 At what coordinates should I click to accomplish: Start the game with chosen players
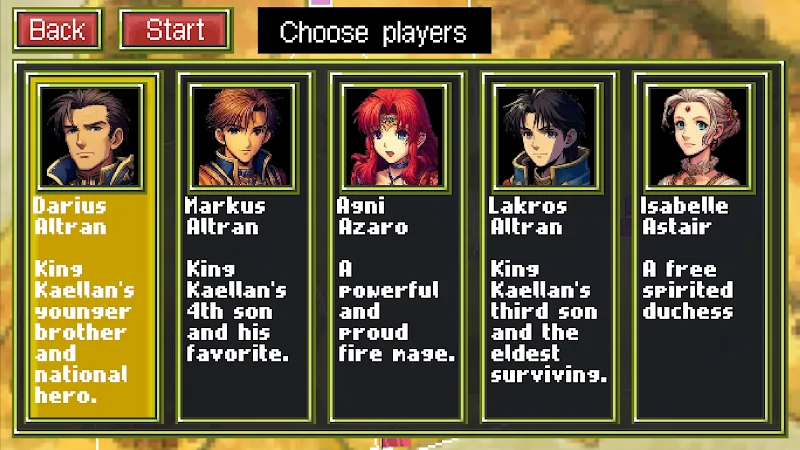(175, 30)
